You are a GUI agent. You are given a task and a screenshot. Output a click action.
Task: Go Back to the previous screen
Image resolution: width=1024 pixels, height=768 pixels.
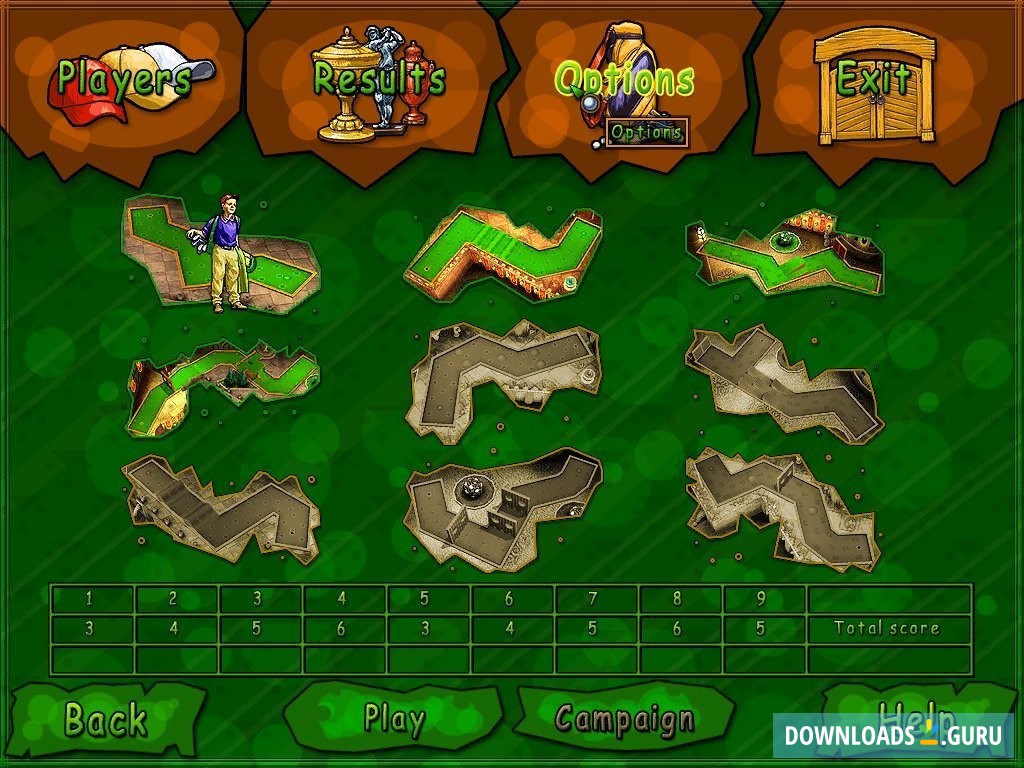[105, 719]
